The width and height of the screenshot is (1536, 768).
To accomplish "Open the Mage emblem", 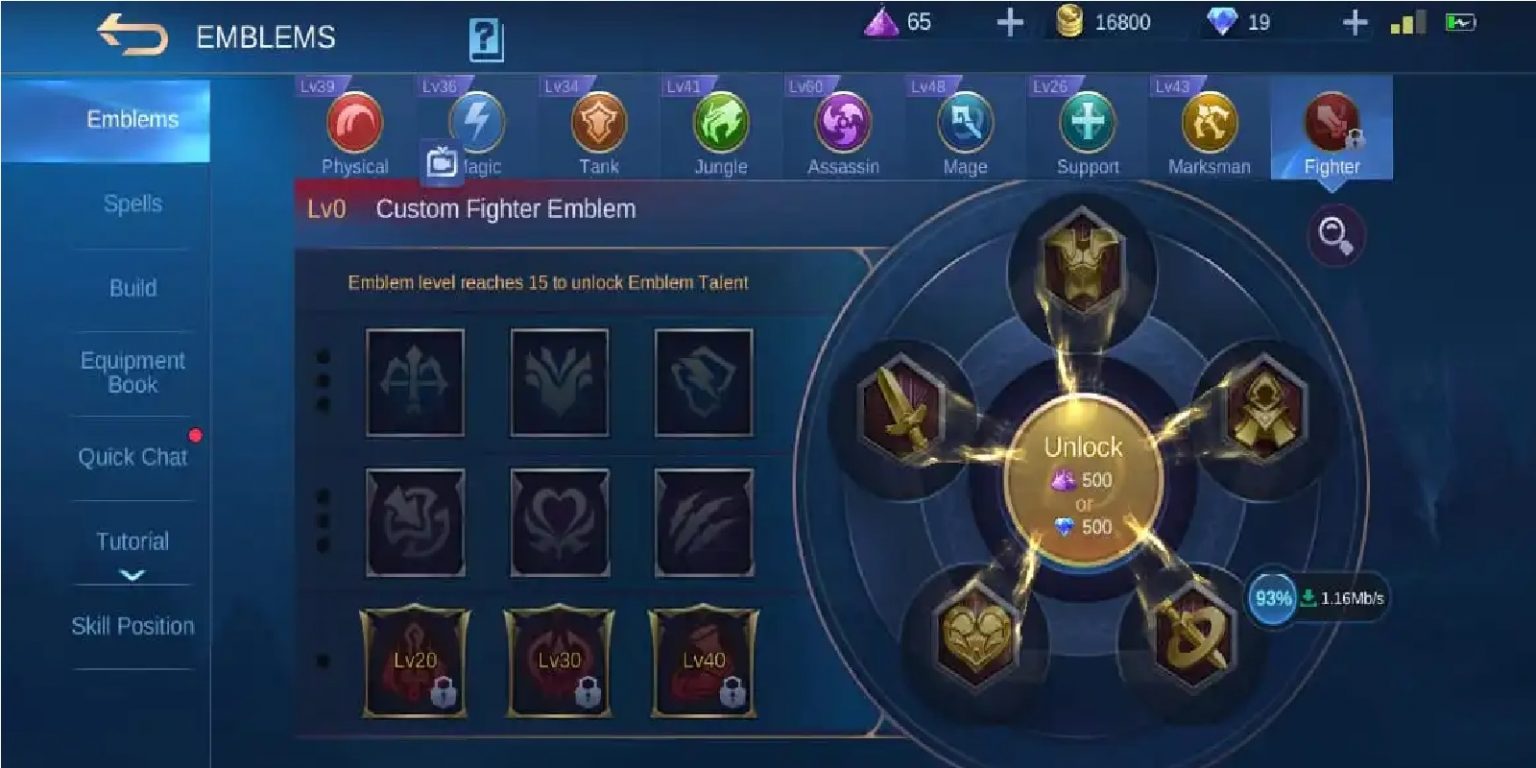I will click(x=963, y=122).
